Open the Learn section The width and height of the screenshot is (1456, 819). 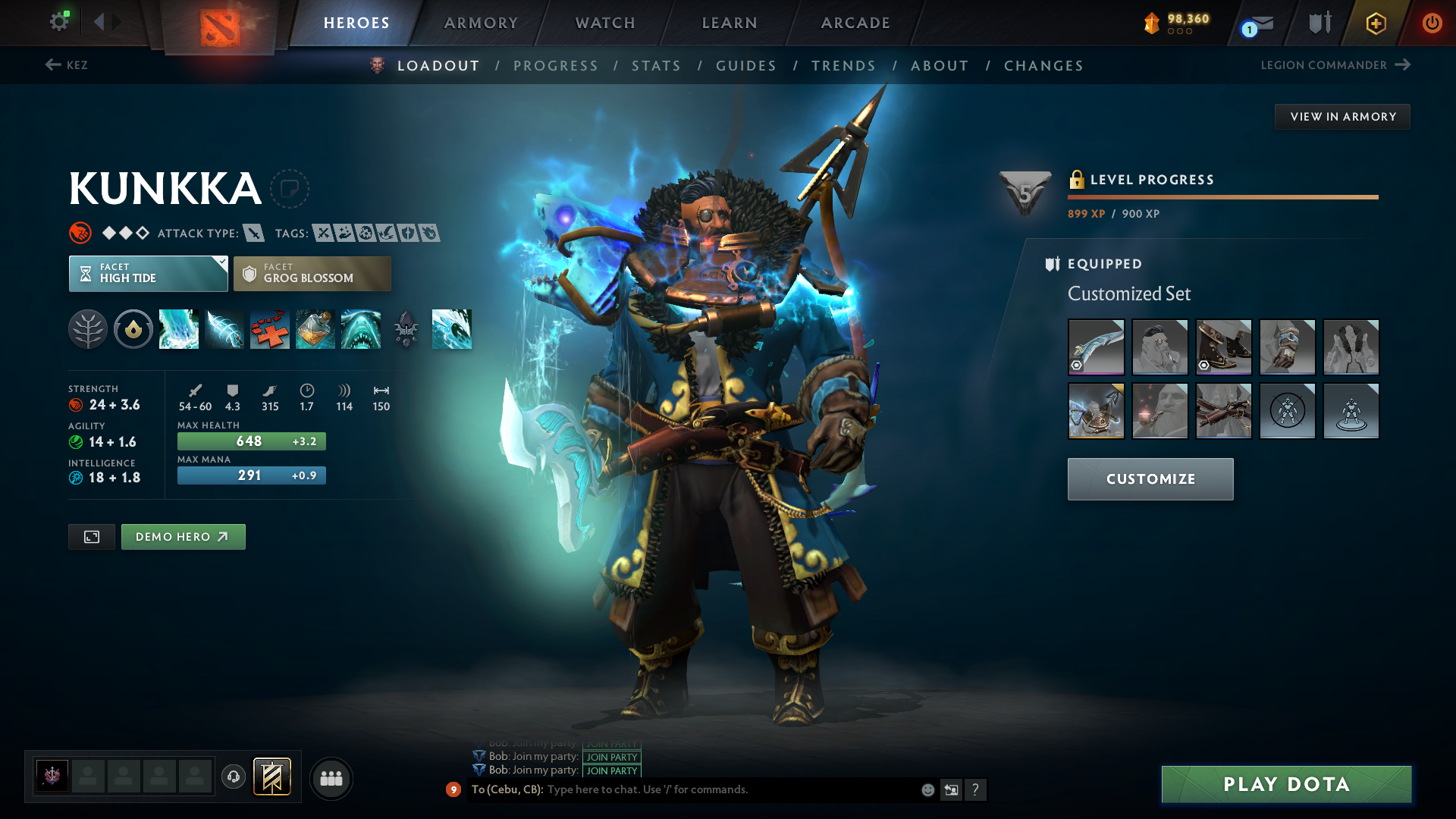coord(730,23)
